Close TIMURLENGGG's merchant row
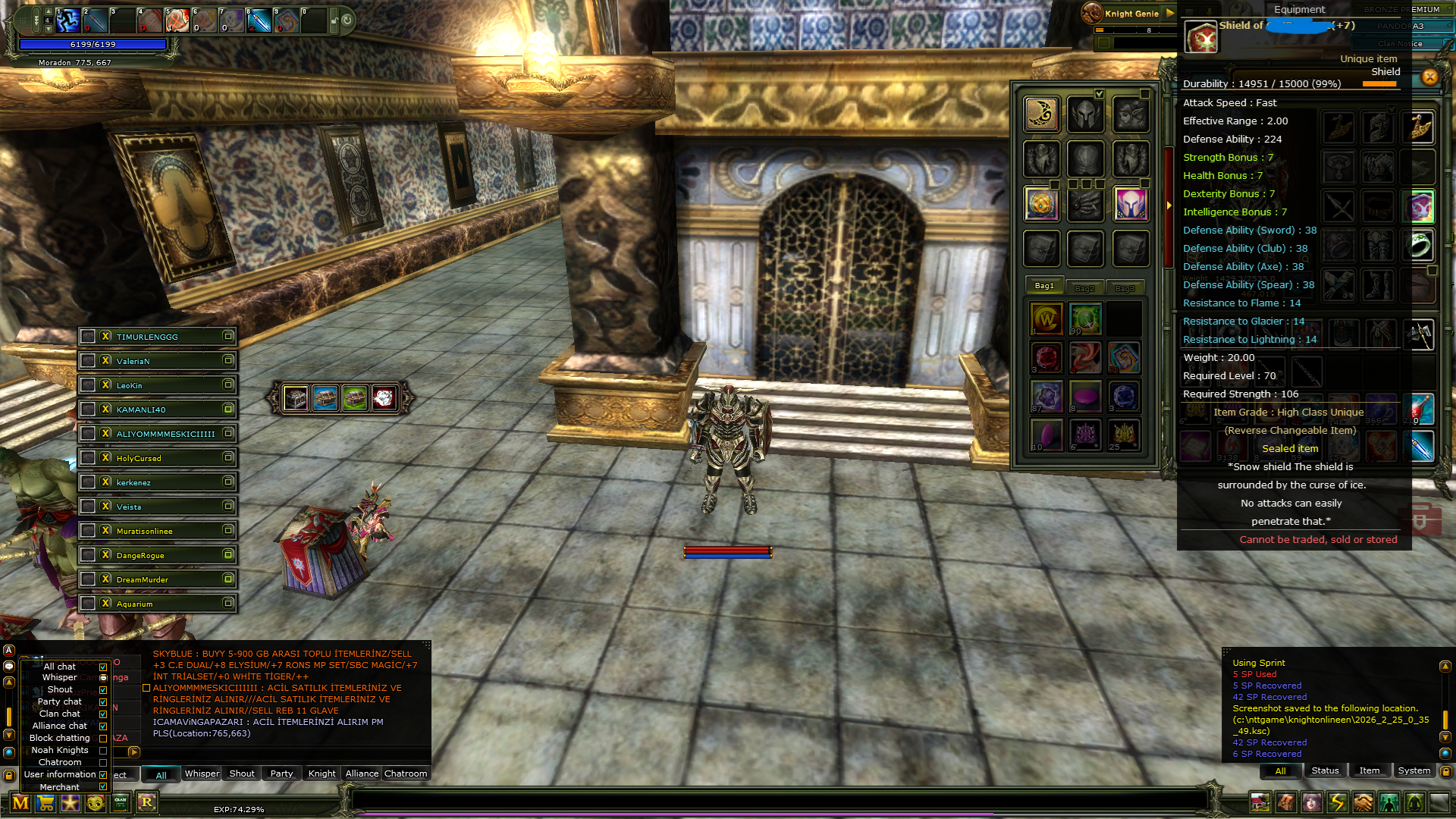1456x819 pixels. (x=106, y=336)
